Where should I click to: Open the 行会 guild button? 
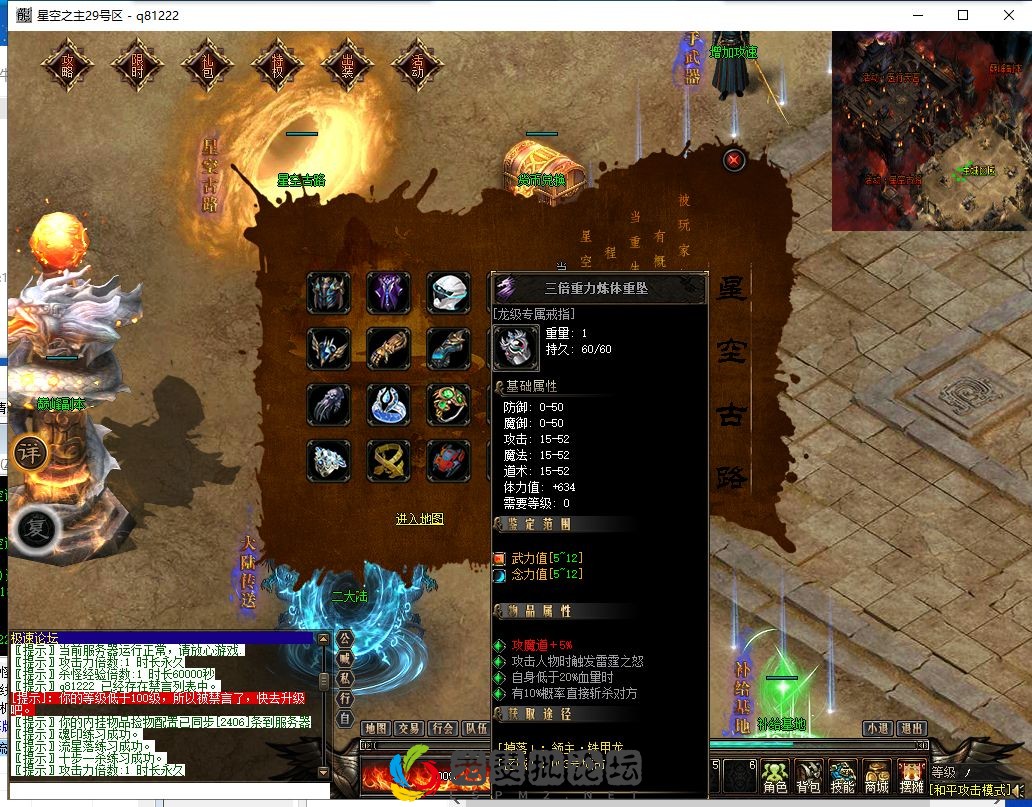pyautogui.click(x=443, y=729)
